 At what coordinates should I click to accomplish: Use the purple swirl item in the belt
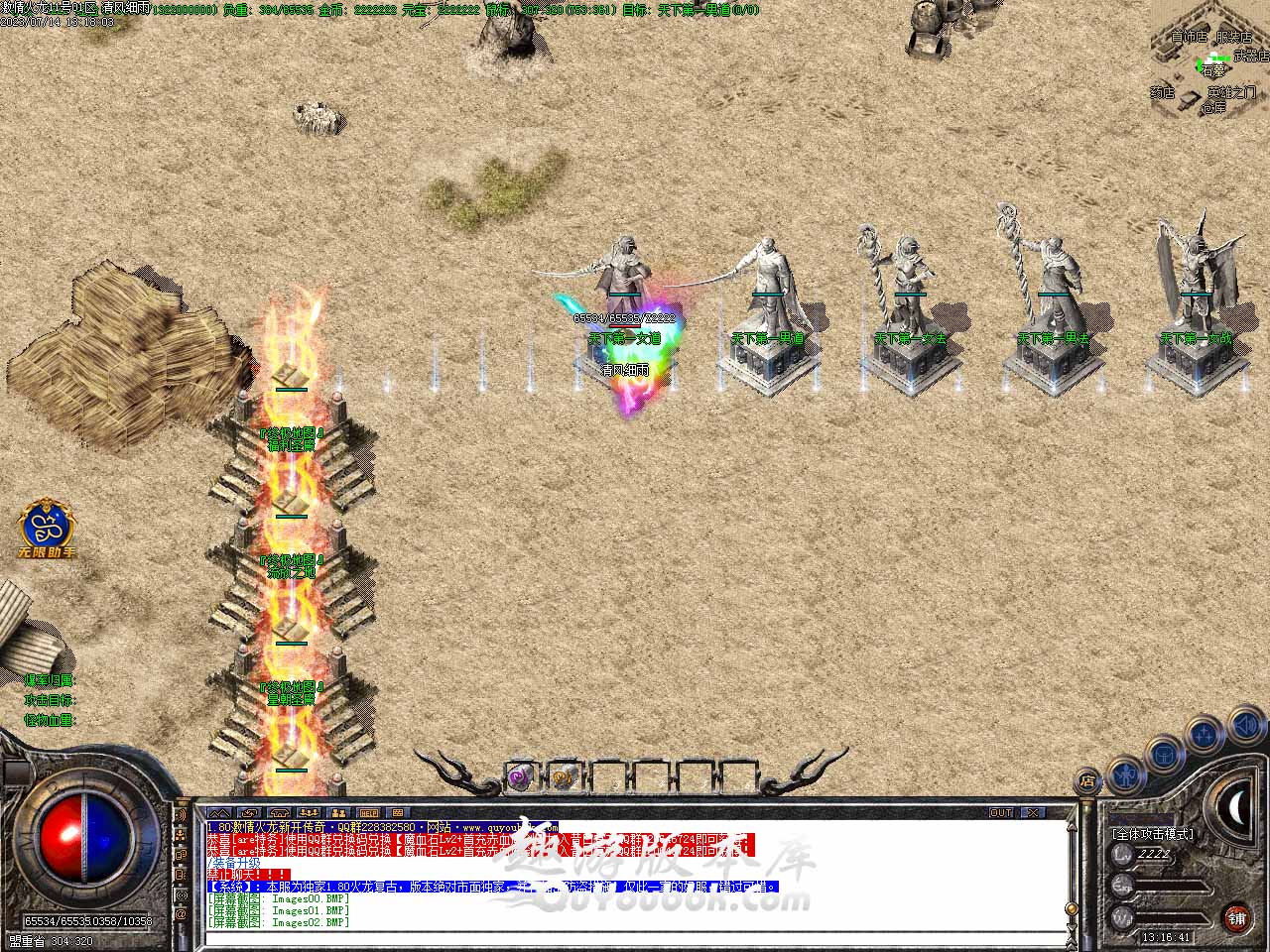(520, 778)
